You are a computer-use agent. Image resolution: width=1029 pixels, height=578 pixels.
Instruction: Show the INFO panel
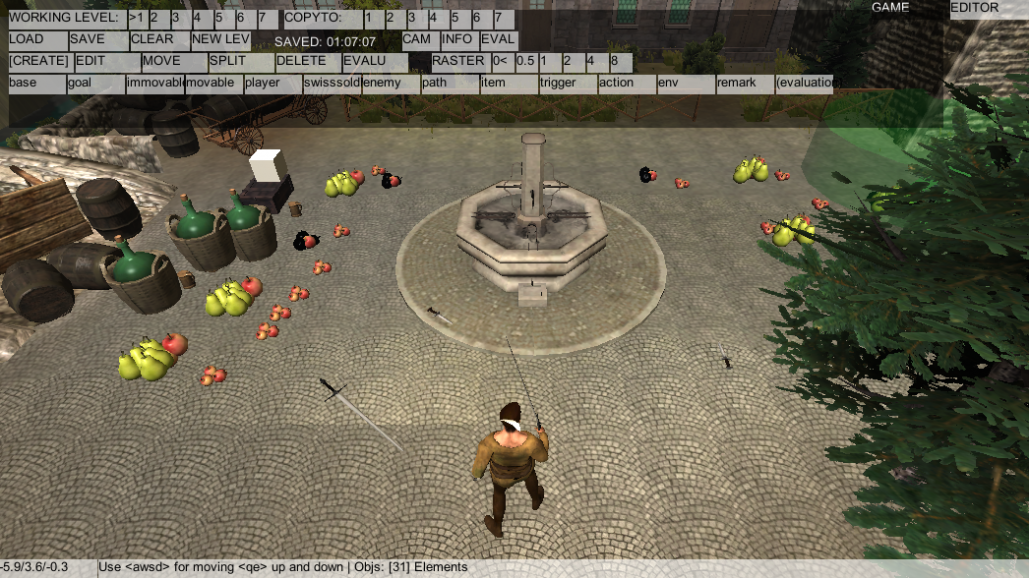click(x=458, y=40)
